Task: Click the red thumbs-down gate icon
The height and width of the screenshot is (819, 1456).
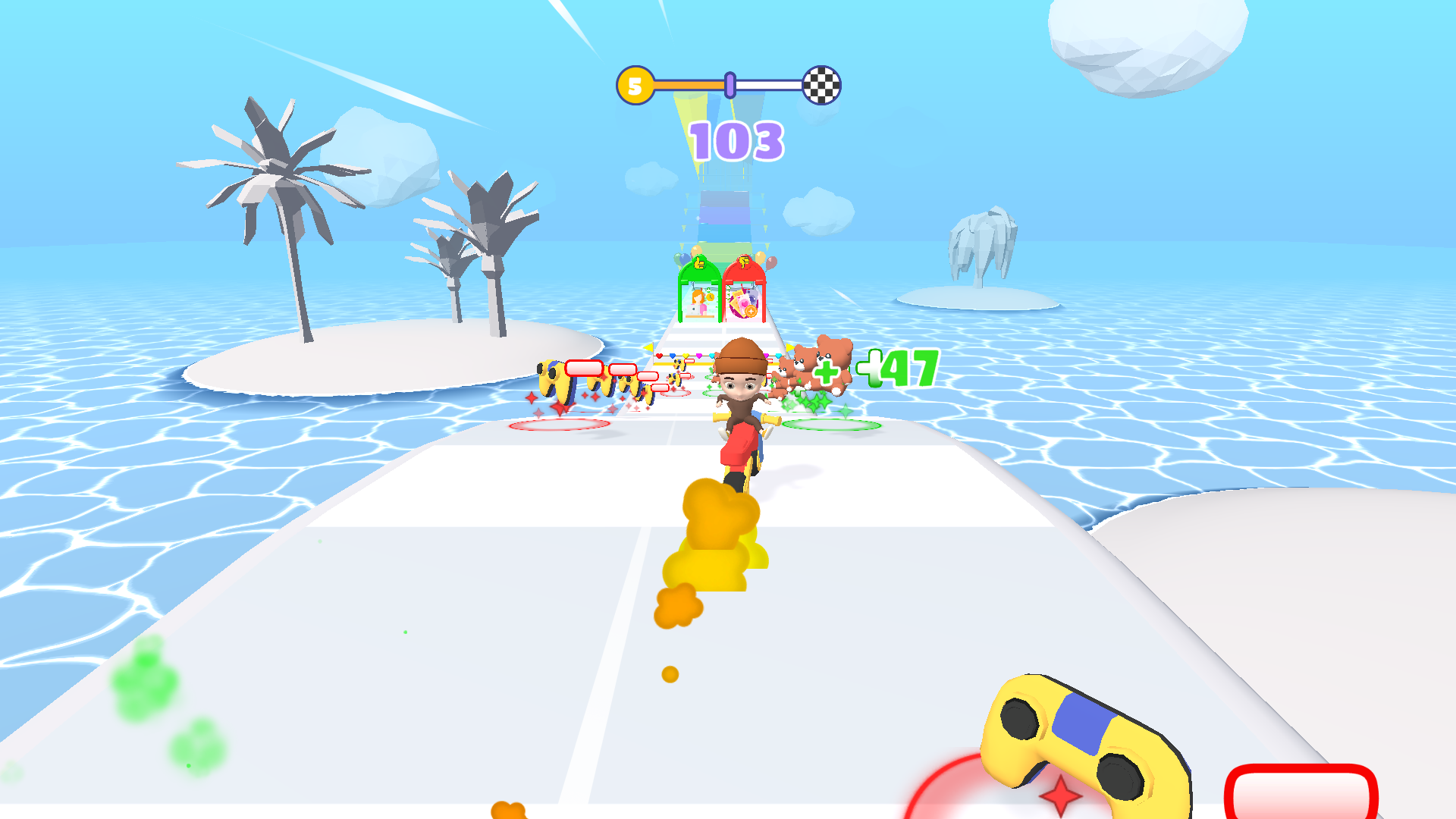Action: pos(745,263)
